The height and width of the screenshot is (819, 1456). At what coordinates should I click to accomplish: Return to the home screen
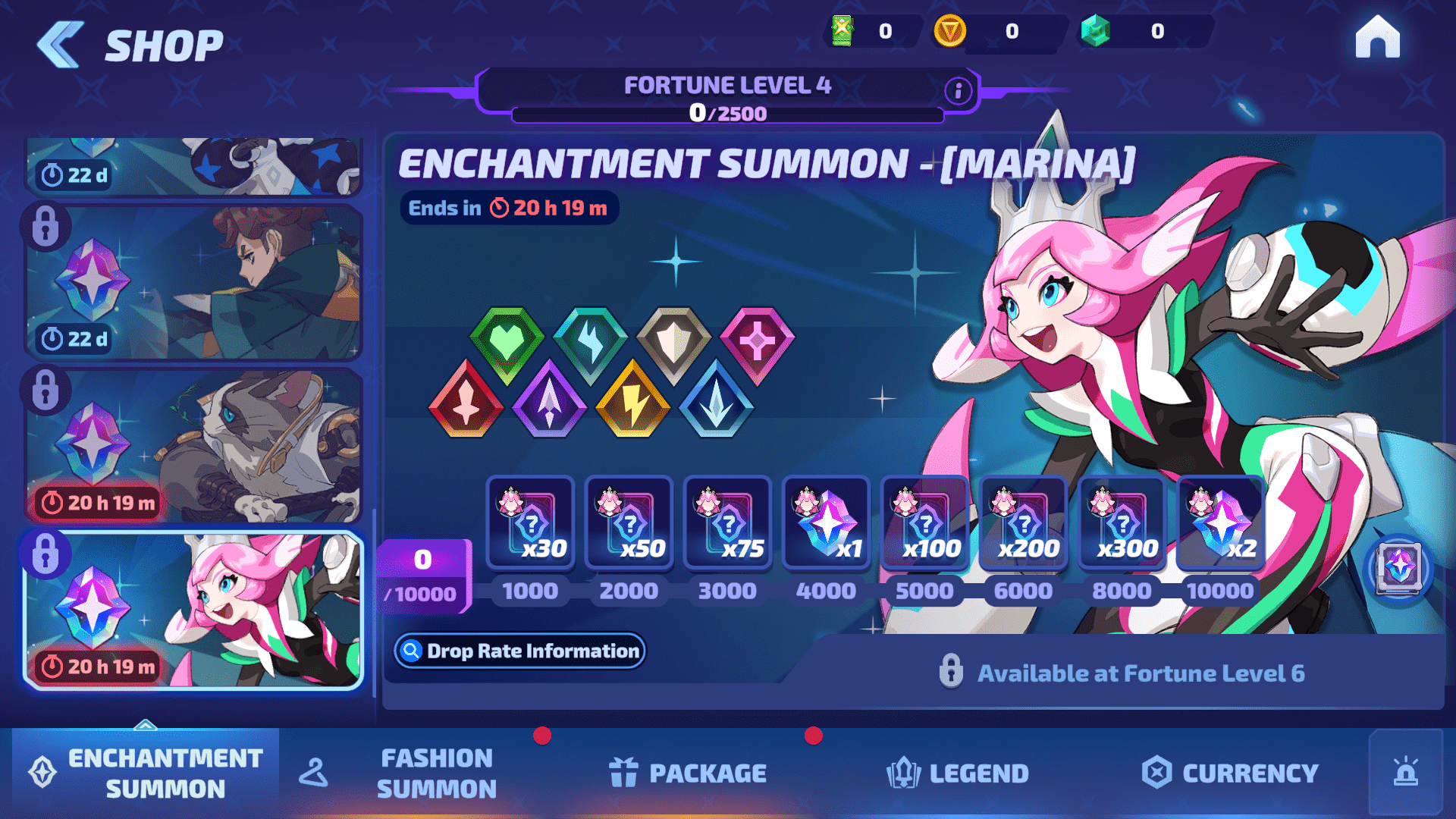tap(1377, 38)
